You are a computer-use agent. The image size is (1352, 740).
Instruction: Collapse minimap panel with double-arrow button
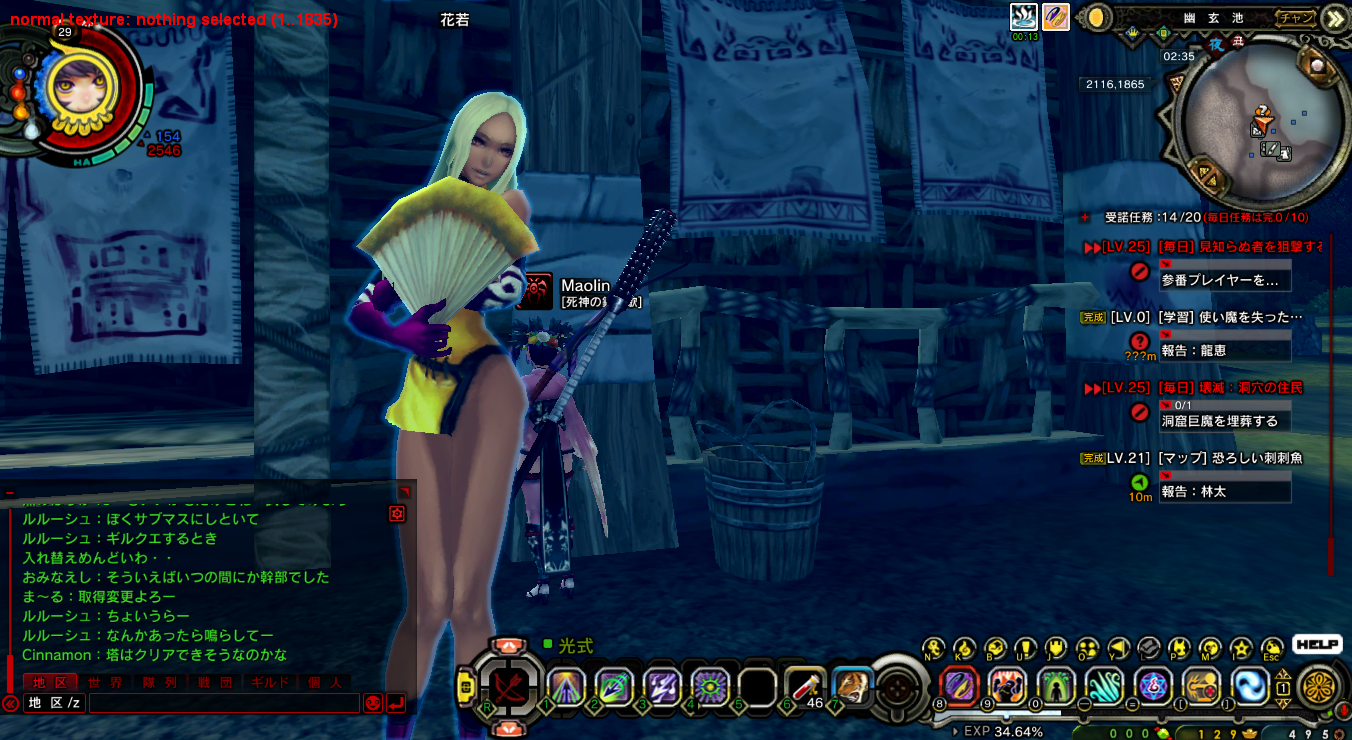tap(1334, 18)
